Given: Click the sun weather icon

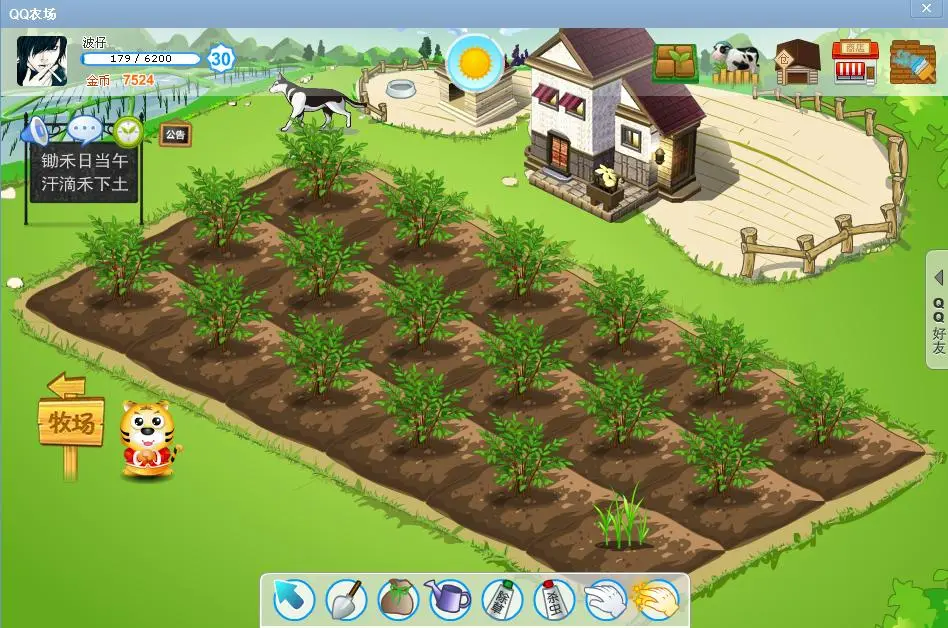Looking at the screenshot, I should pyautogui.click(x=475, y=62).
